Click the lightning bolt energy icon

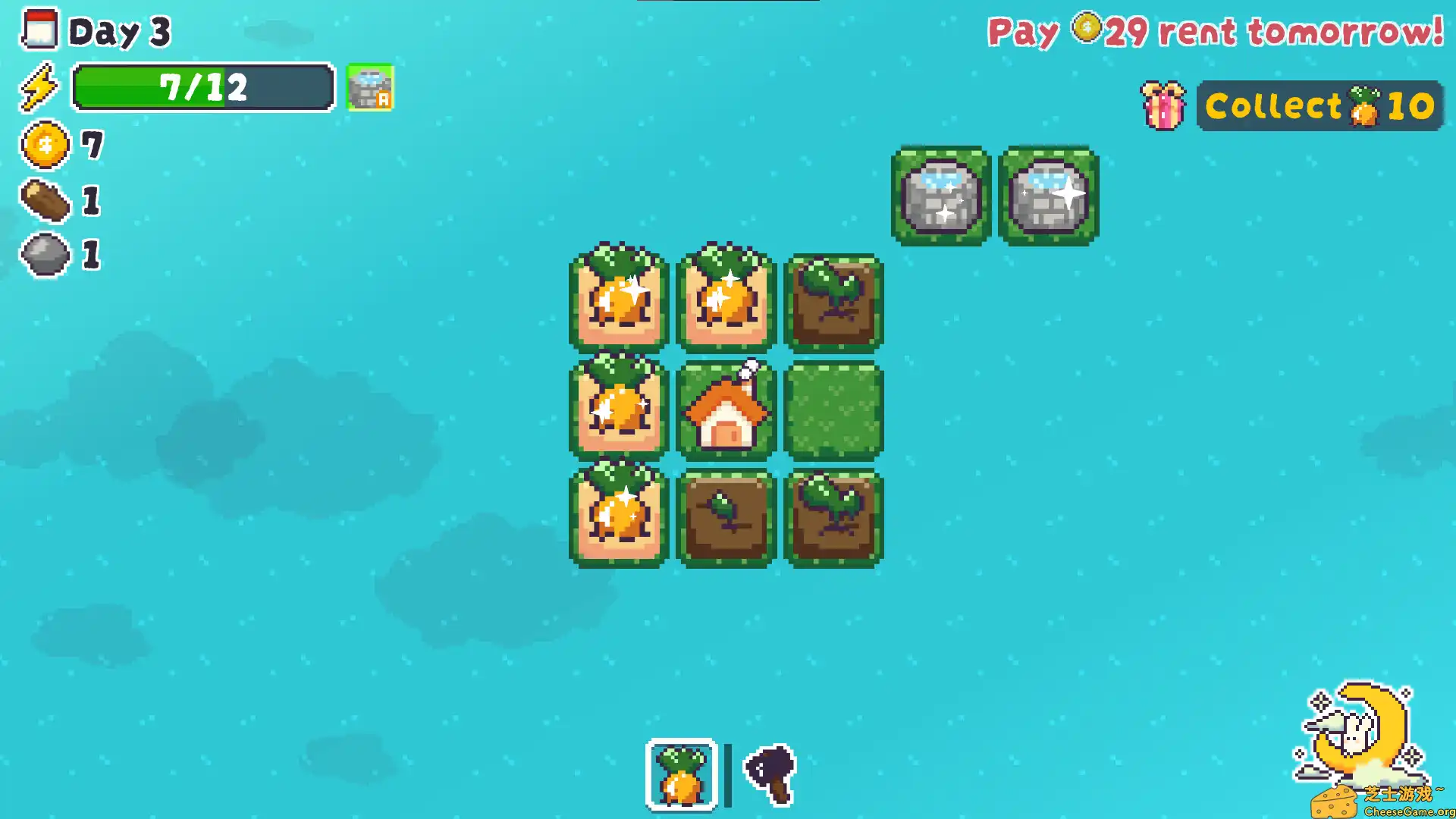(42, 86)
